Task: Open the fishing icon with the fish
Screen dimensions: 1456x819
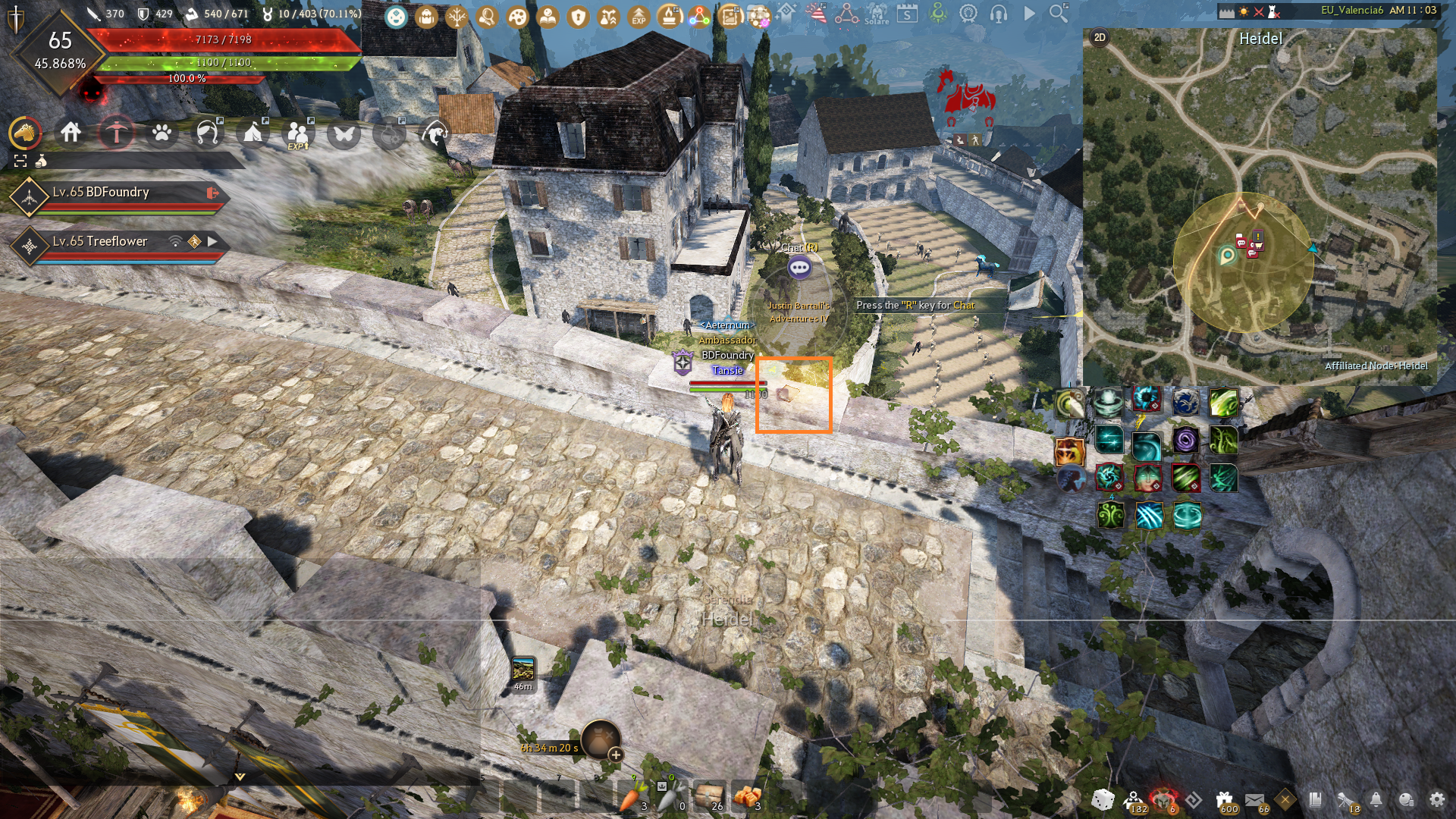Action: pos(435,133)
